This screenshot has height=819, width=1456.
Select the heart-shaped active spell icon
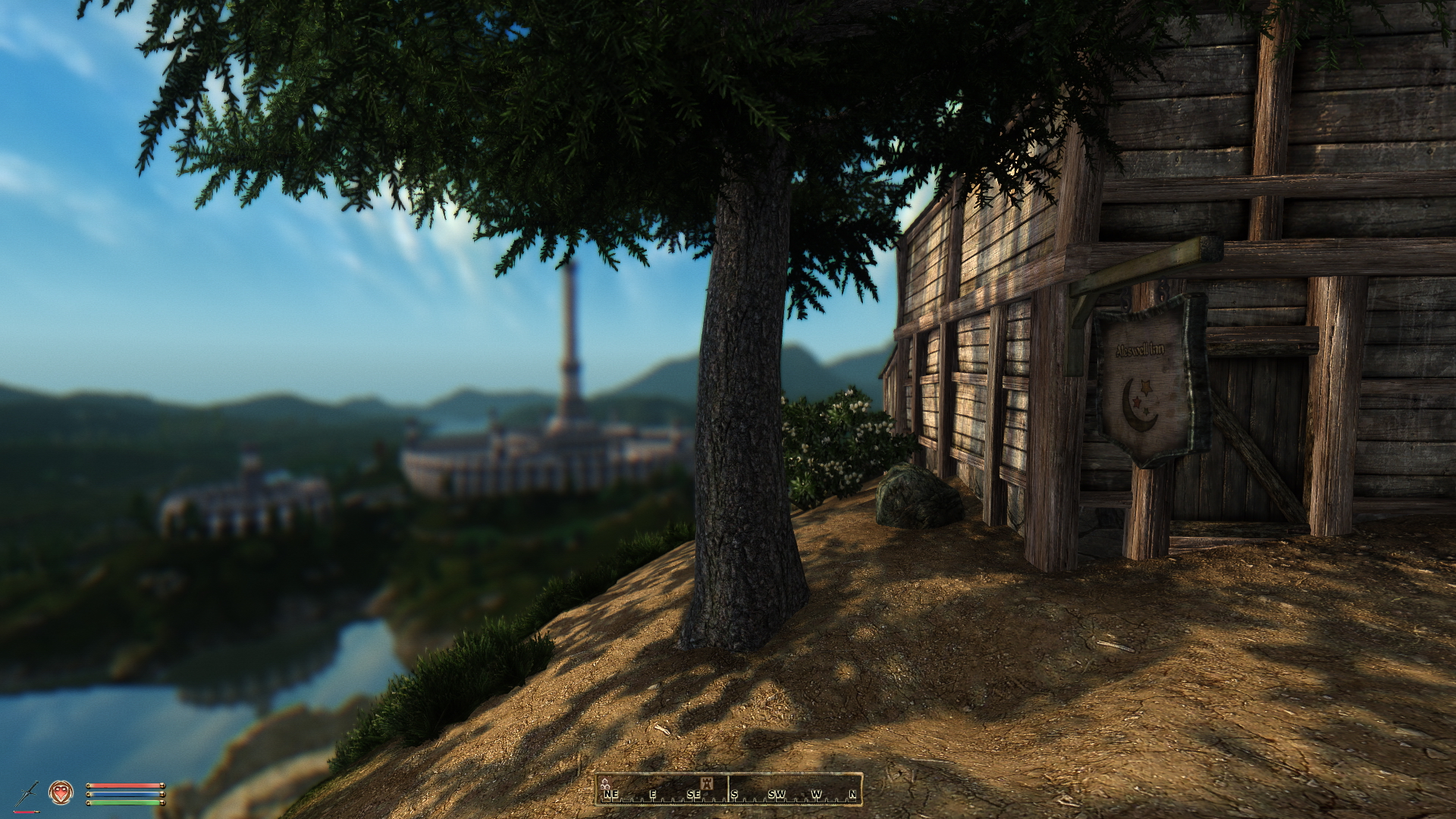coord(61,792)
